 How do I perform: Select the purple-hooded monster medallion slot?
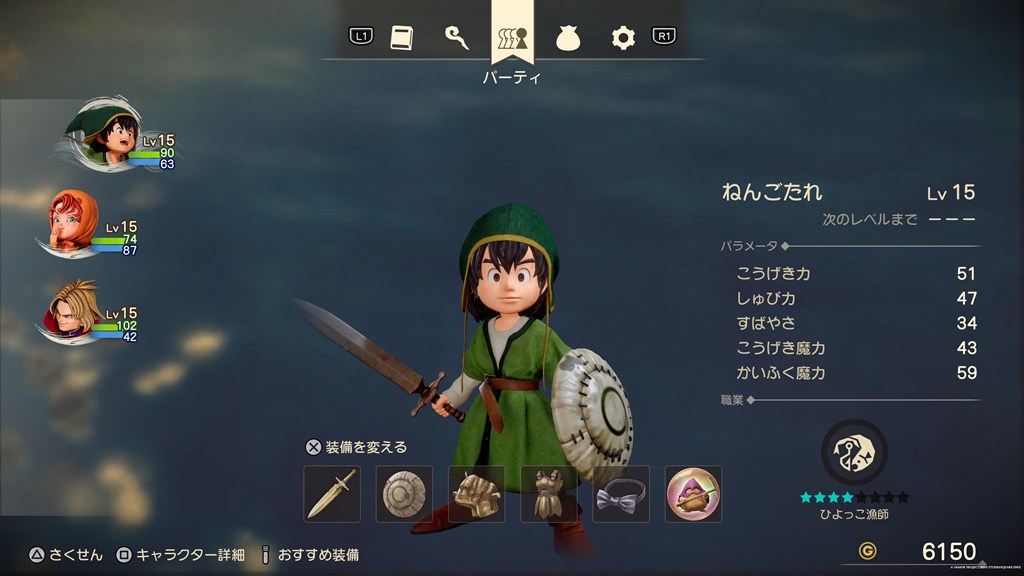coord(692,493)
